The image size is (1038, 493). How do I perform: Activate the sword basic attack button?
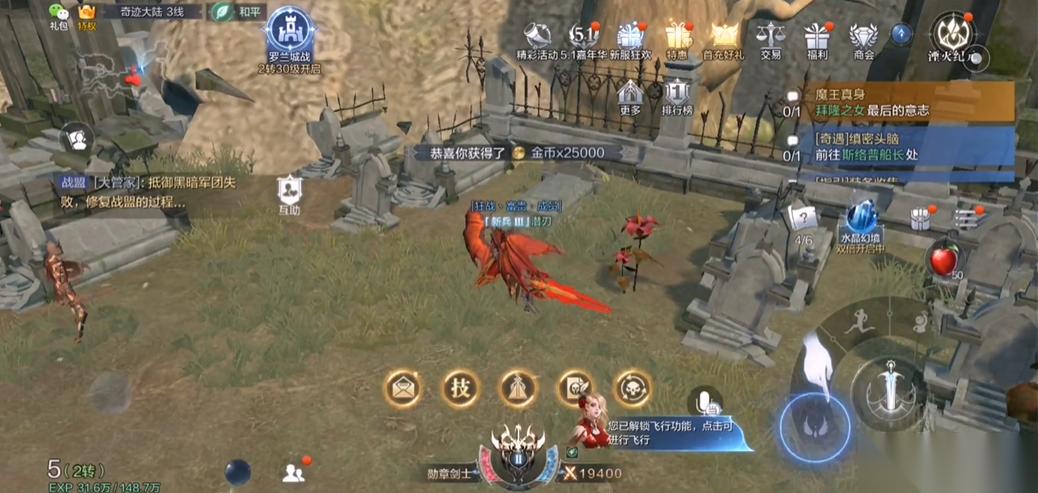(885, 392)
